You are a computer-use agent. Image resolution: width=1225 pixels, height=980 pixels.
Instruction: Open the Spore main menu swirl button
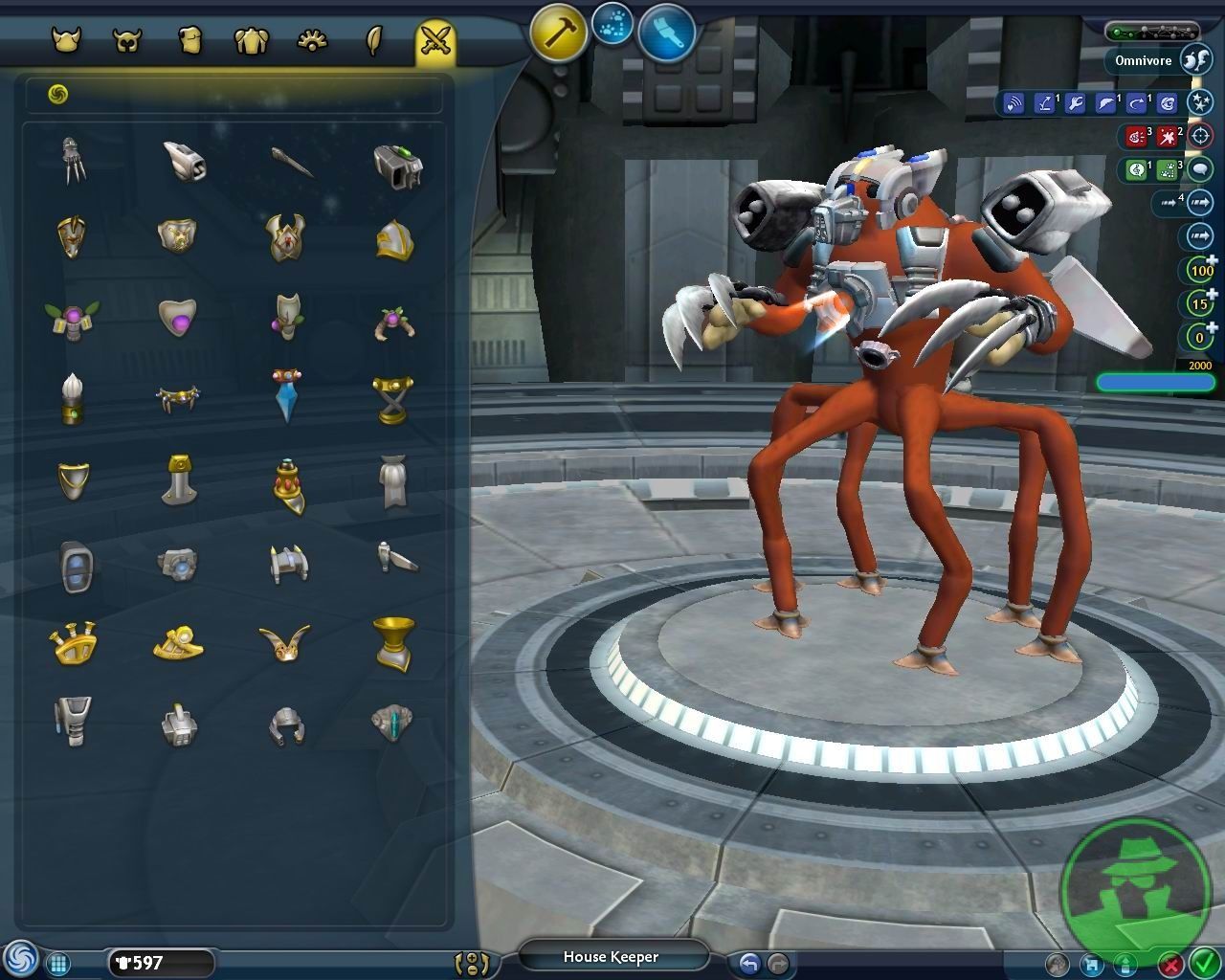coord(19,959)
